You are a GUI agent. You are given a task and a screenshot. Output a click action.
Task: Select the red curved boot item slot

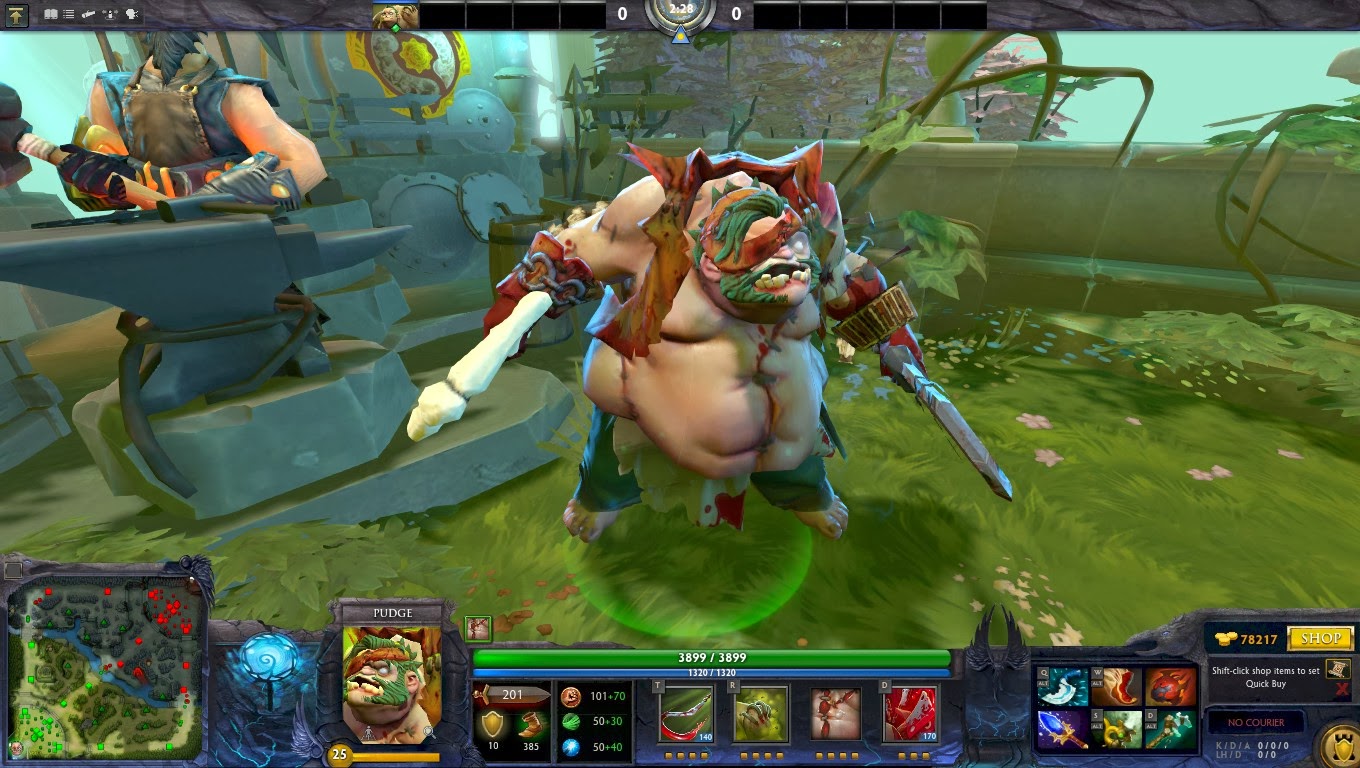(1116, 687)
